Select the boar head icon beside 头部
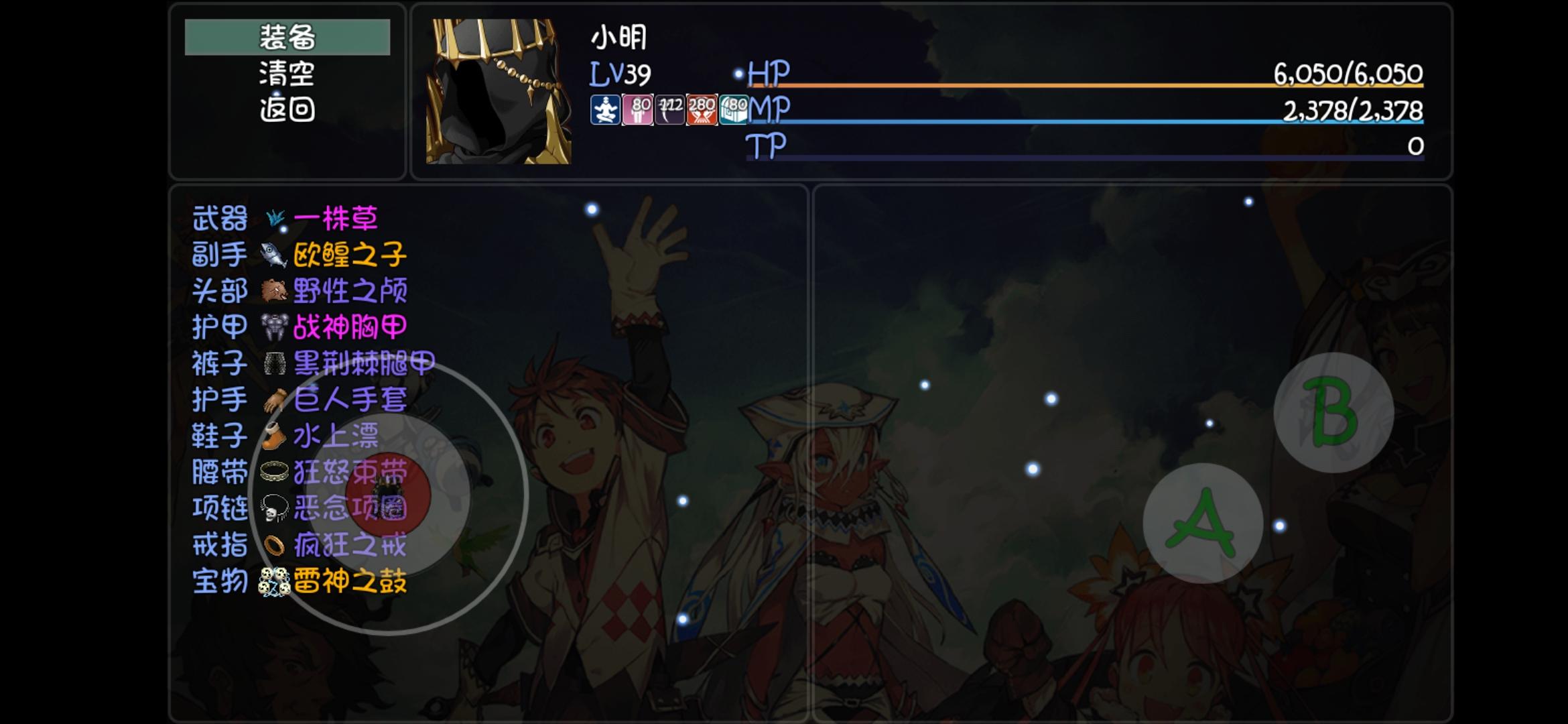Screen dimensions: 1568x724 [x=275, y=292]
